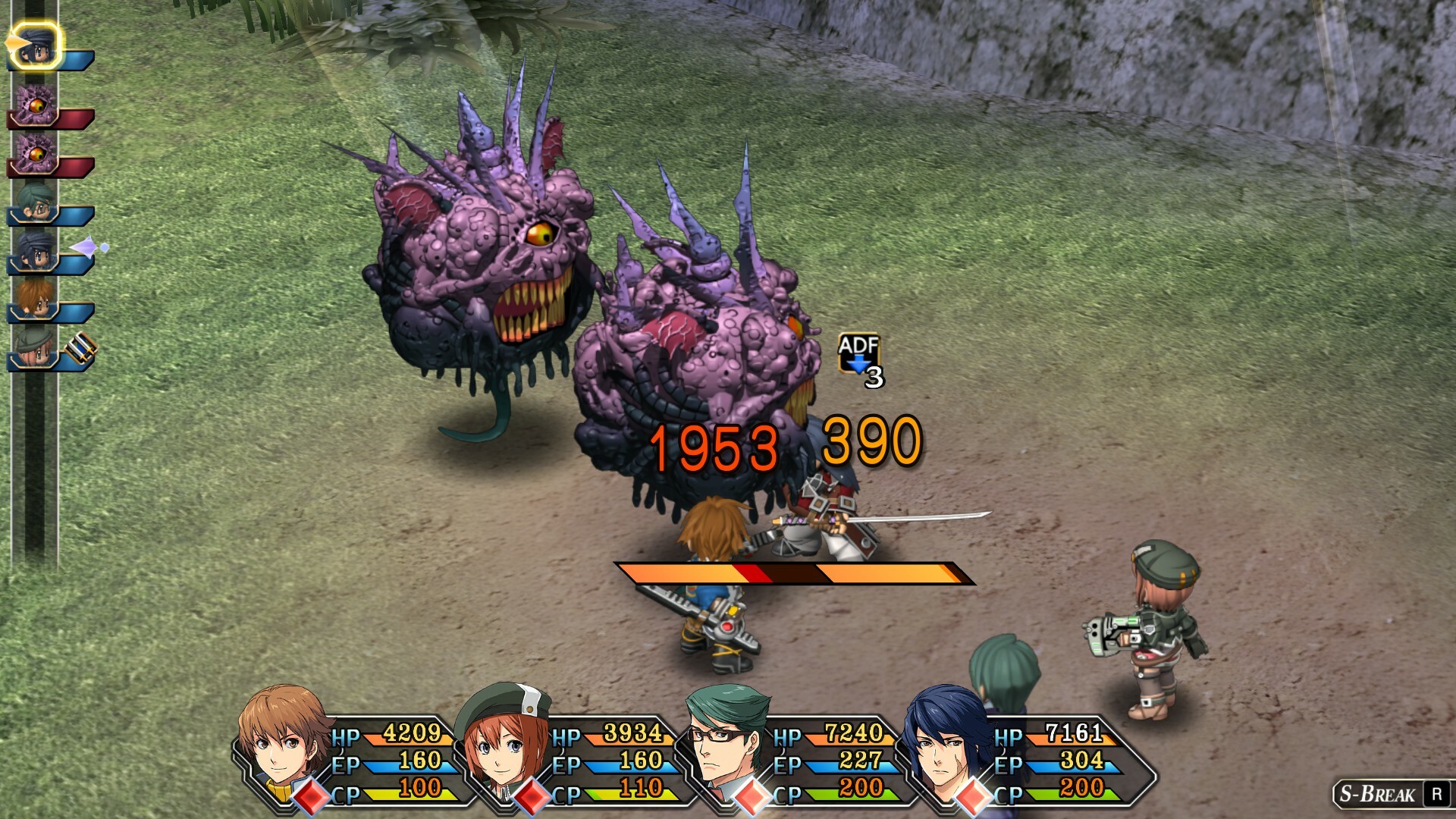This screenshot has height=819, width=1456.
Task: Click the green-beret character's turn order icon
Action: 36,347
